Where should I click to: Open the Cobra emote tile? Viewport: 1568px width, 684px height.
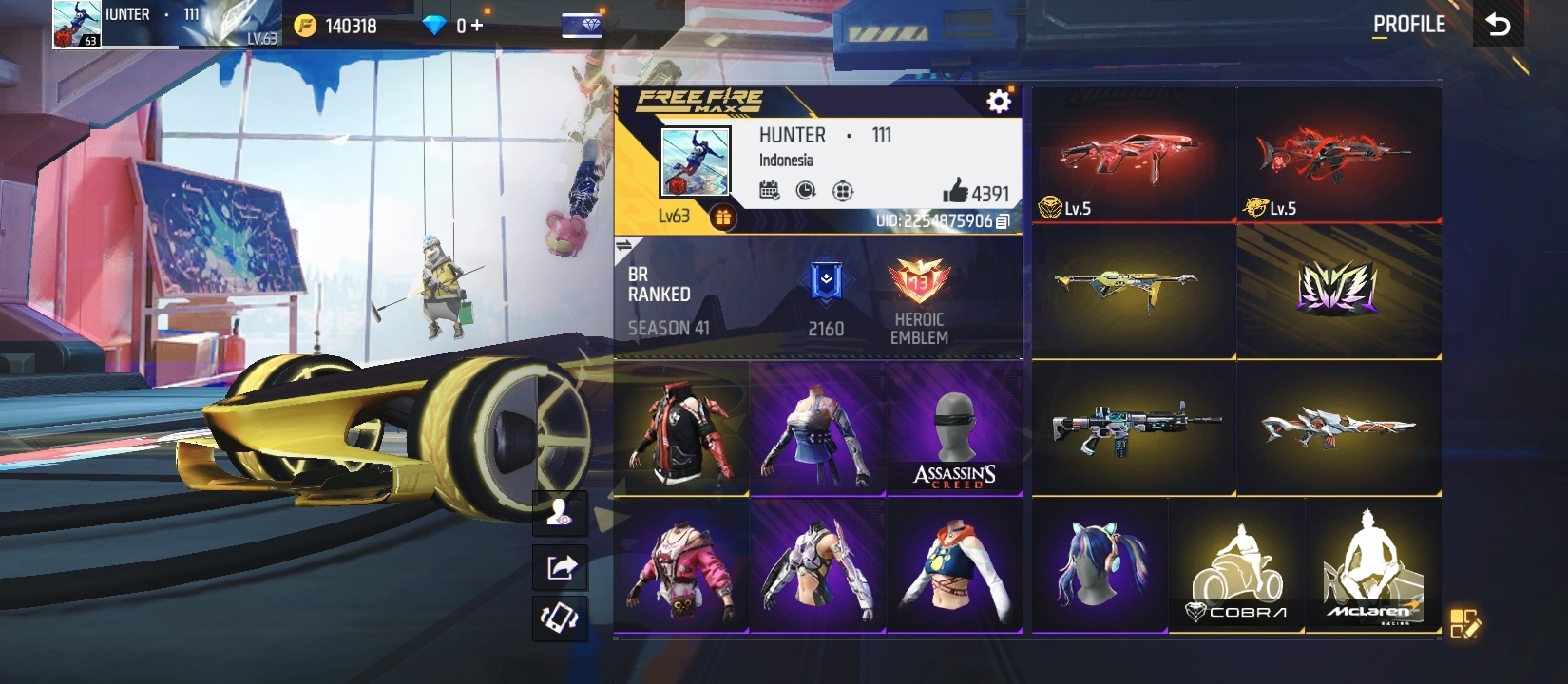pos(1235,565)
